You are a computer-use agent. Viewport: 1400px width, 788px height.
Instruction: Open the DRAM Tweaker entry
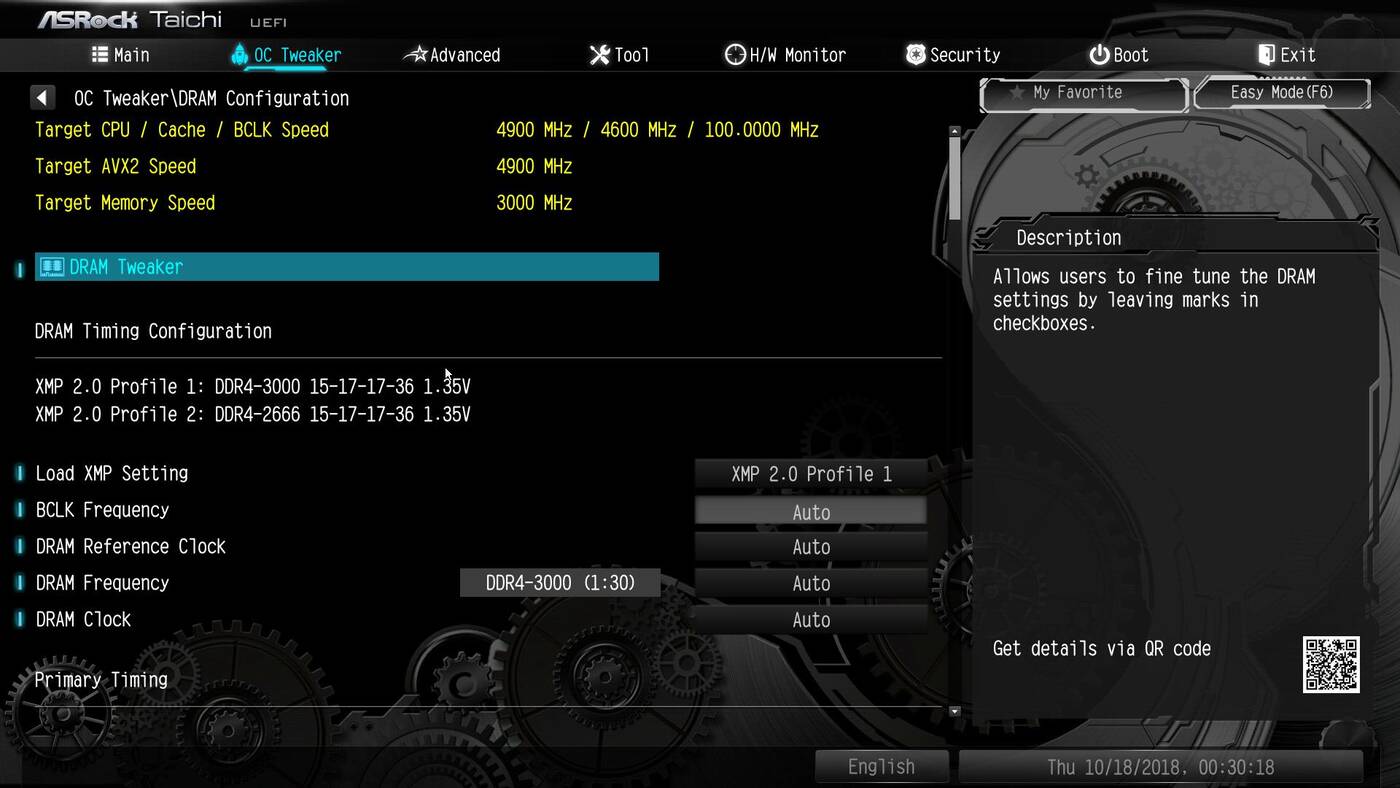coord(346,267)
